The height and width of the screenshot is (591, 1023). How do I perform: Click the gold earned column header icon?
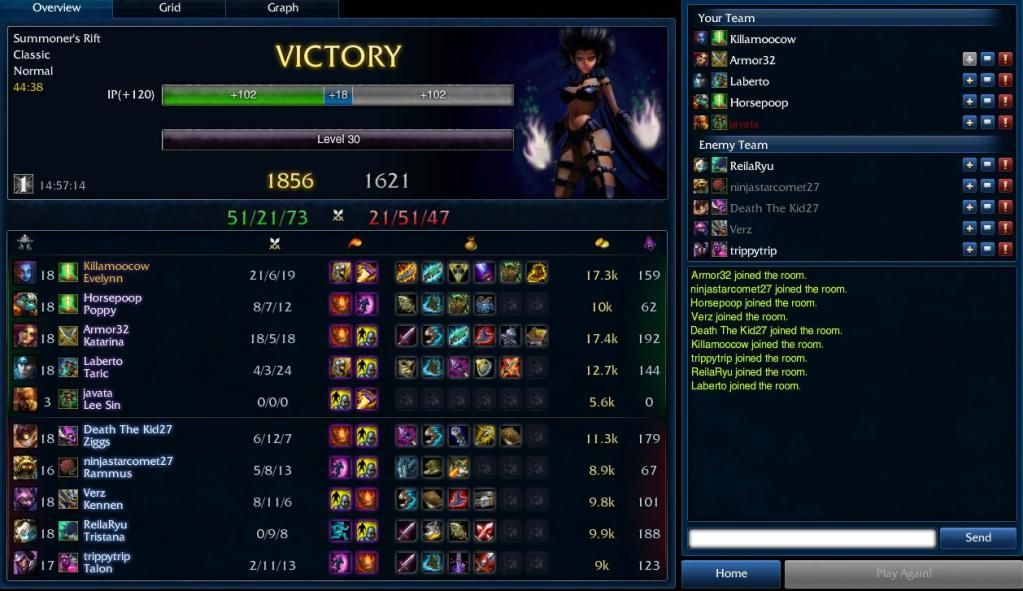[x=602, y=243]
